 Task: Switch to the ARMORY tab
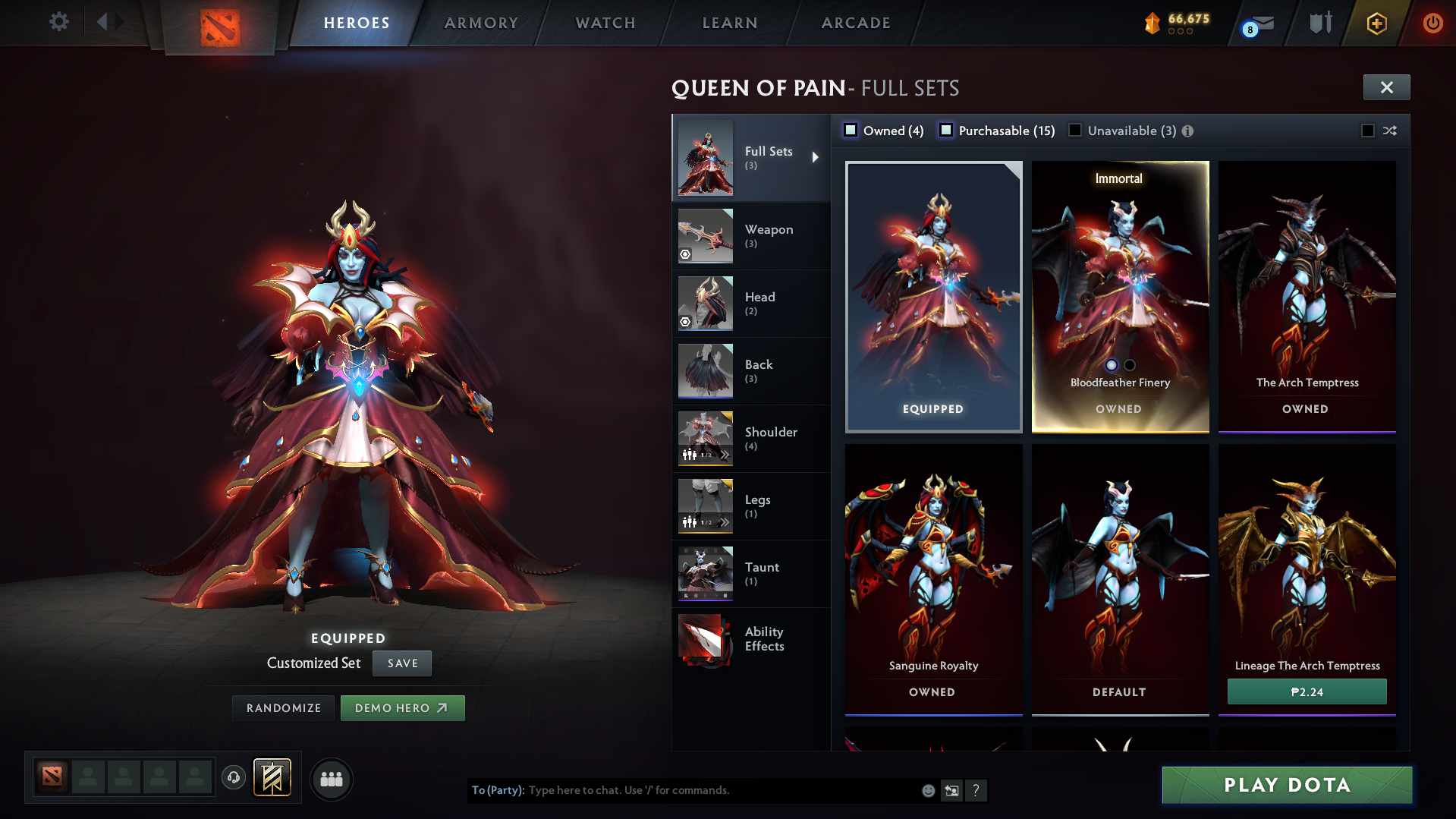481,23
